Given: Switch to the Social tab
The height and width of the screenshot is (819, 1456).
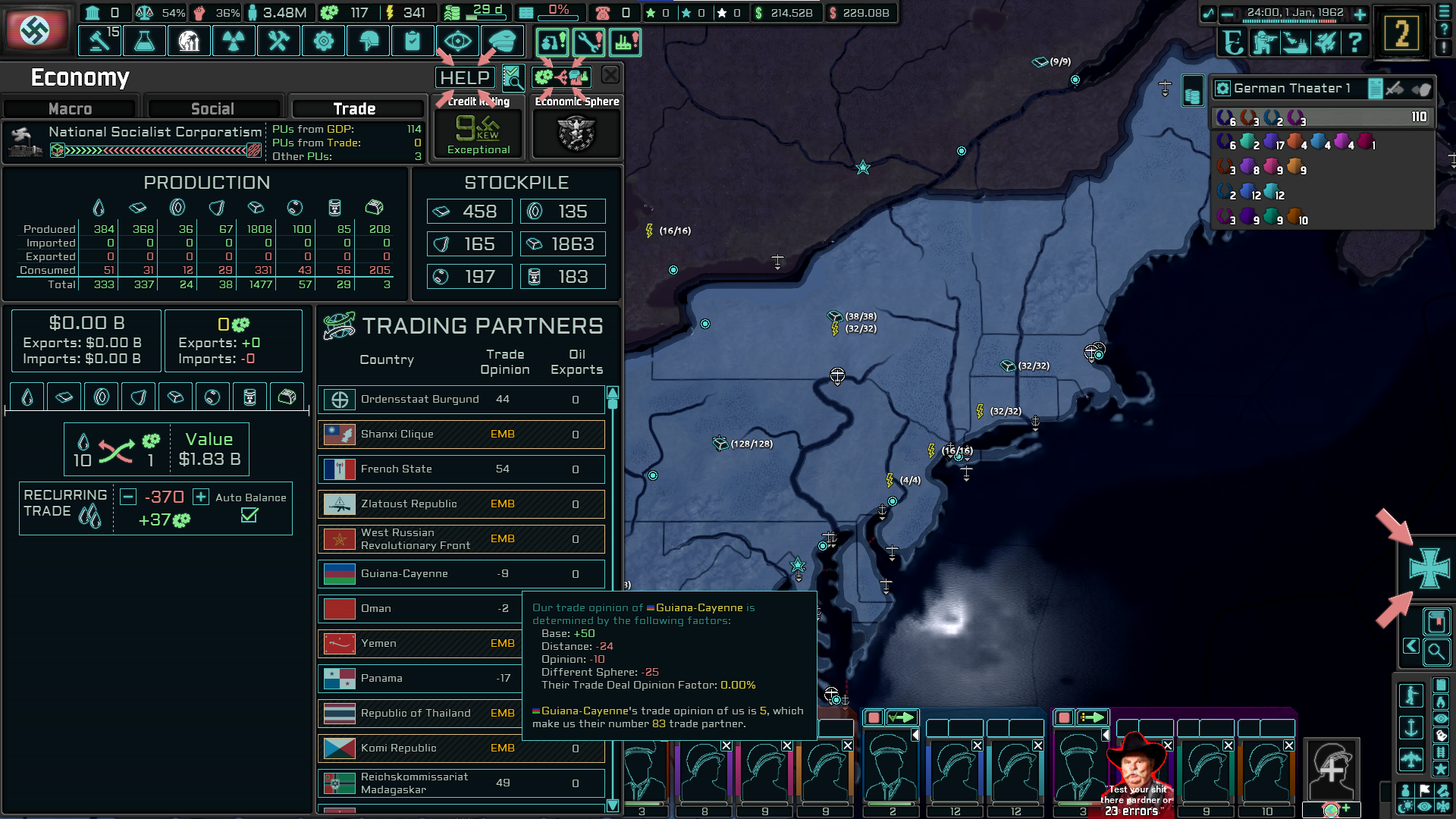Looking at the screenshot, I should pyautogui.click(x=215, y=108).
